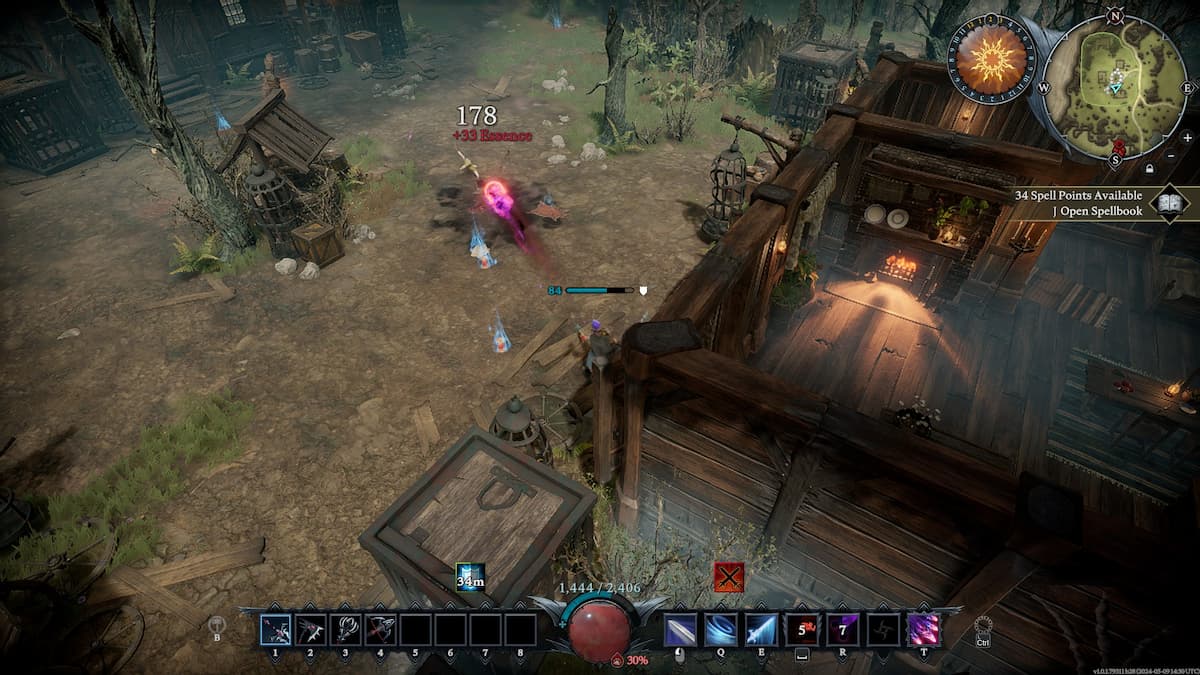This screenshot has width=1200, height=675.
Task: Zoom in the minimap with the plus button
Action: coord(1187,137)
